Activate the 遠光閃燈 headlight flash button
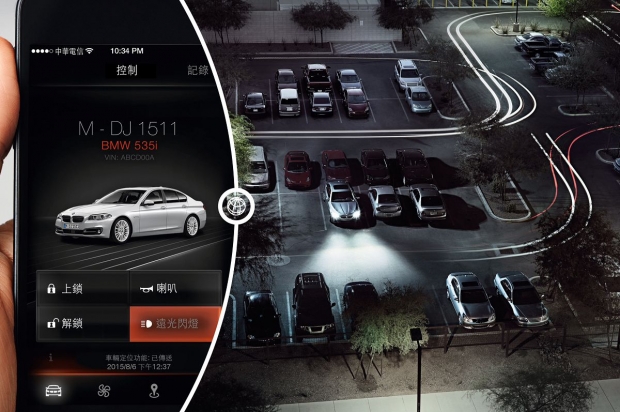 [x=174, y=324]
